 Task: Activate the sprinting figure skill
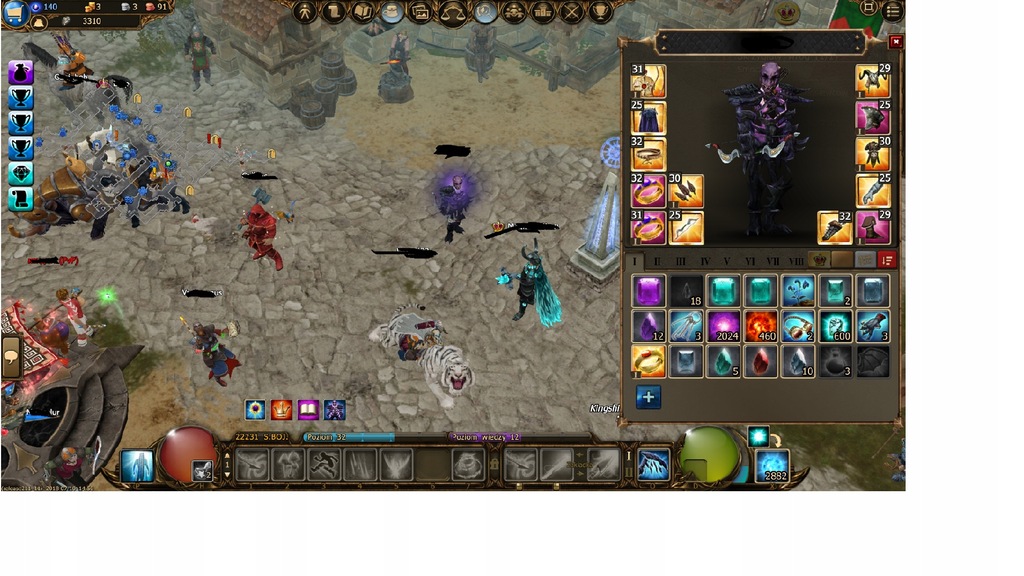[x=322, y=465]
